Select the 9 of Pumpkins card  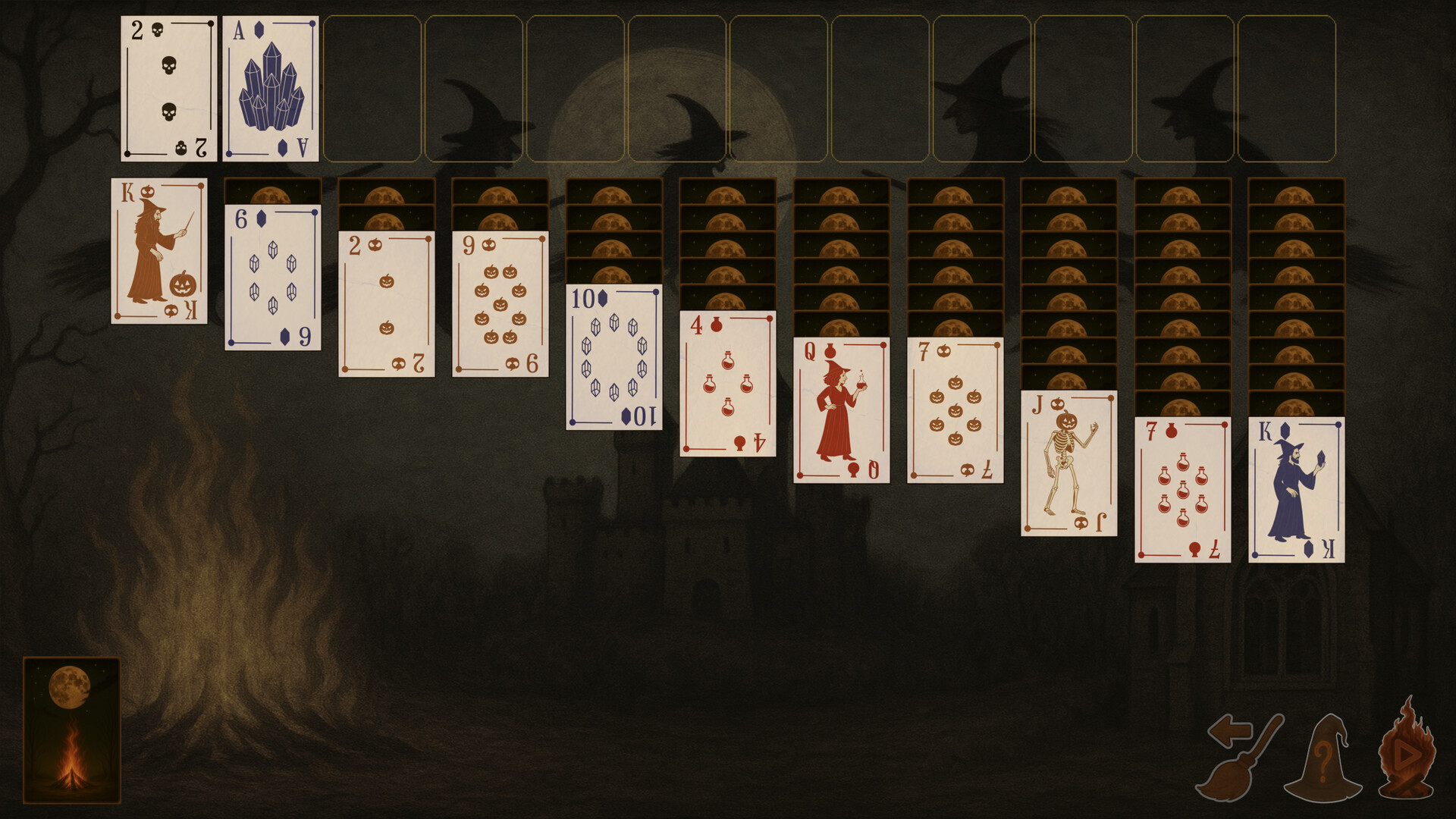click(500, 303)
